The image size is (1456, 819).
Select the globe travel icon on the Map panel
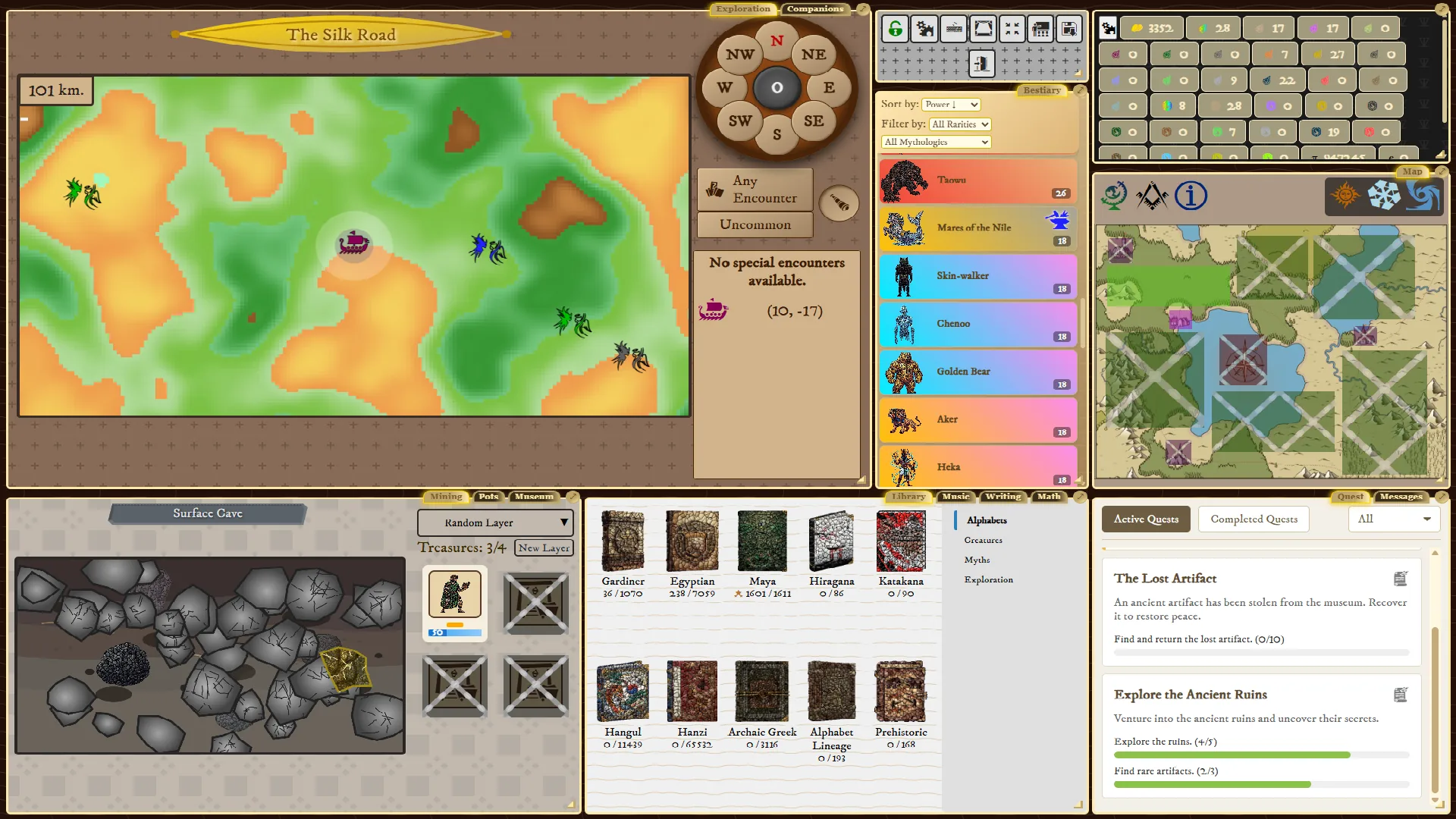pyautogui.click(x=1113, y=196)
